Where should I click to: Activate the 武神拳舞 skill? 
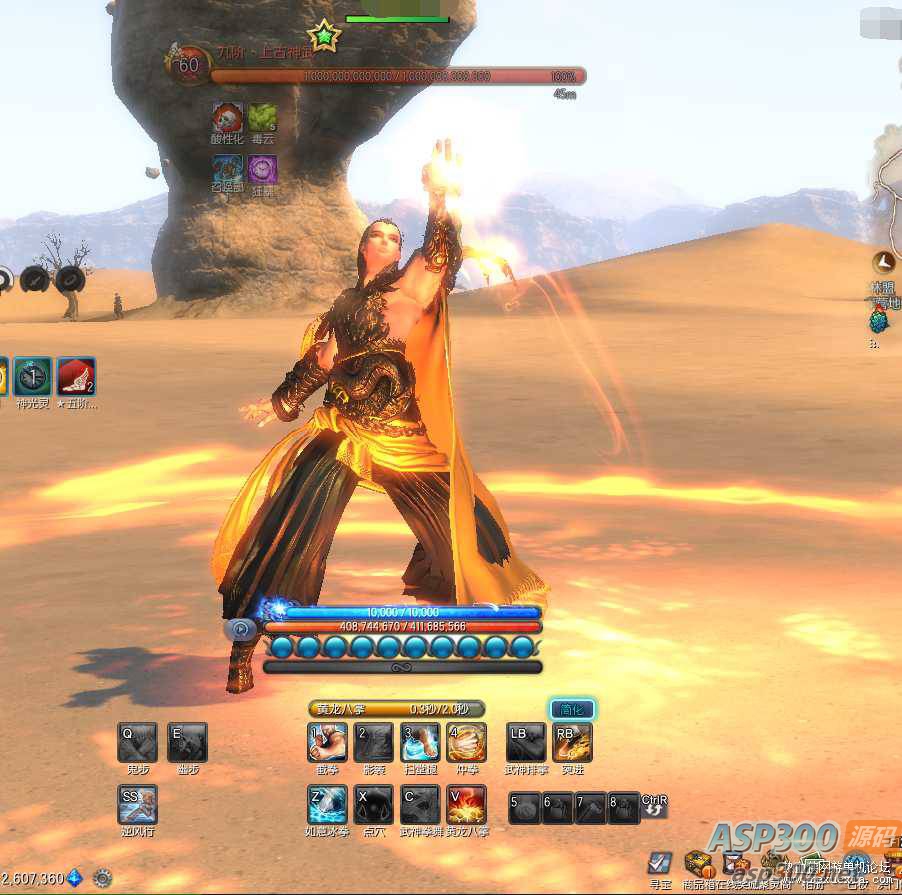click(421, 804)
